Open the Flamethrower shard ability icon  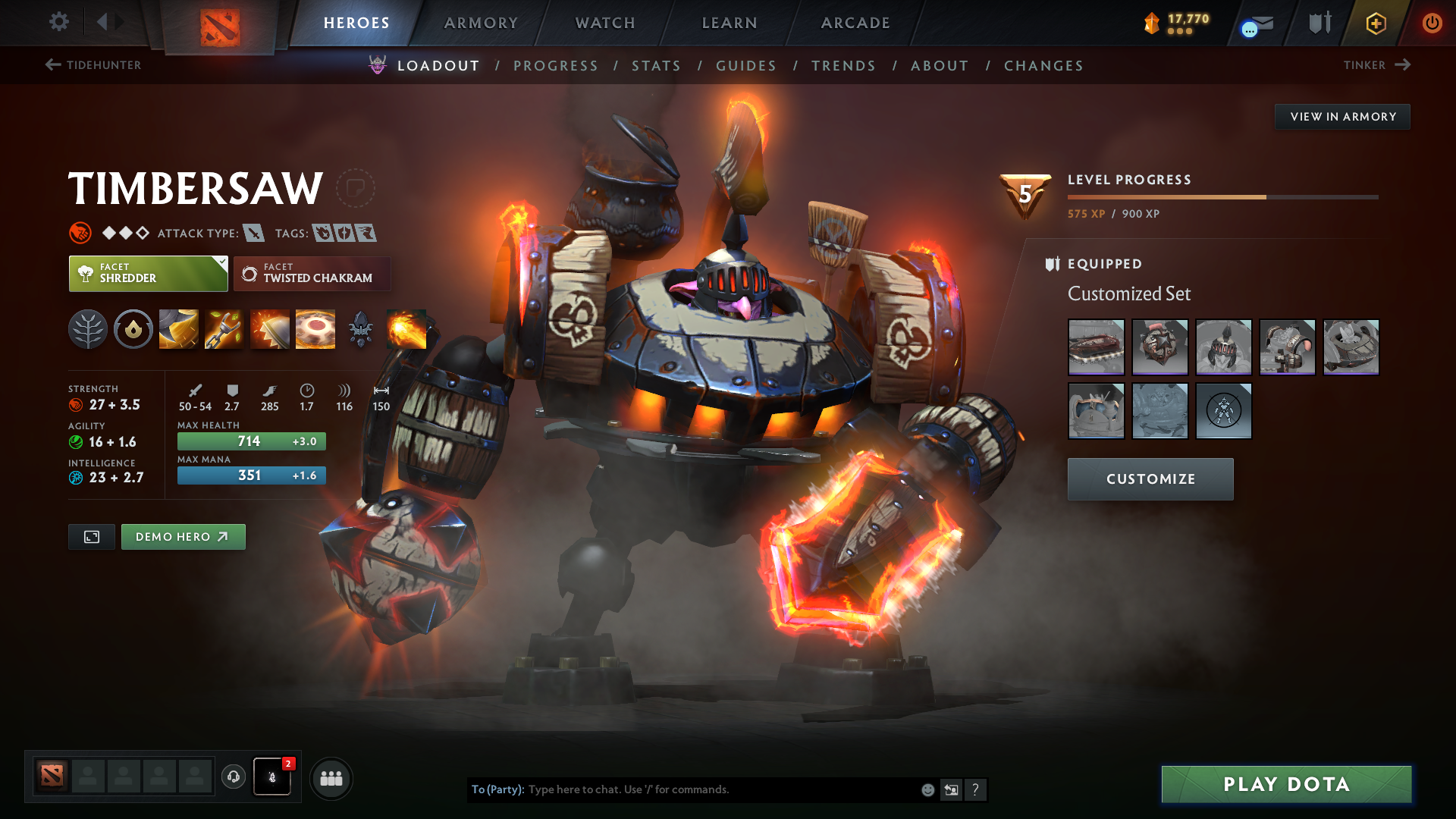[407, 328]
